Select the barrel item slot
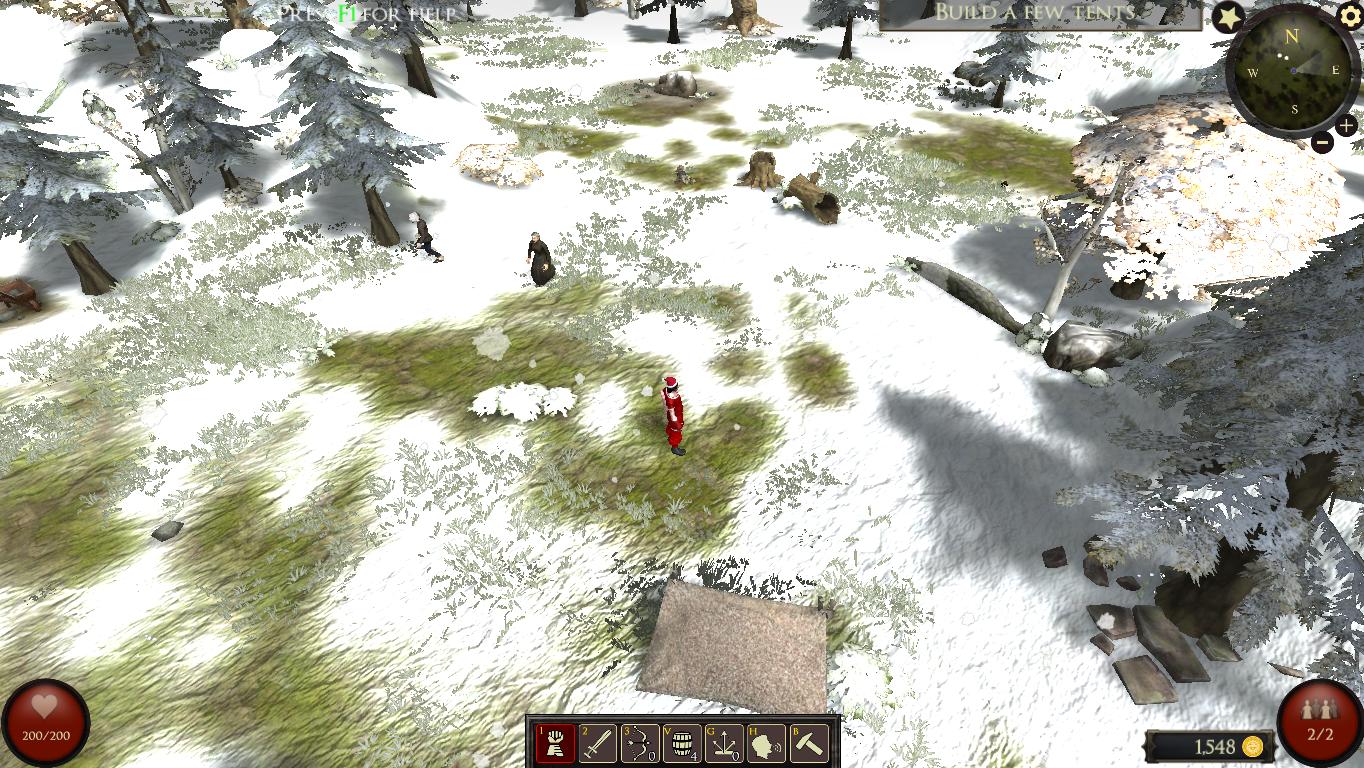 point(682,744)
